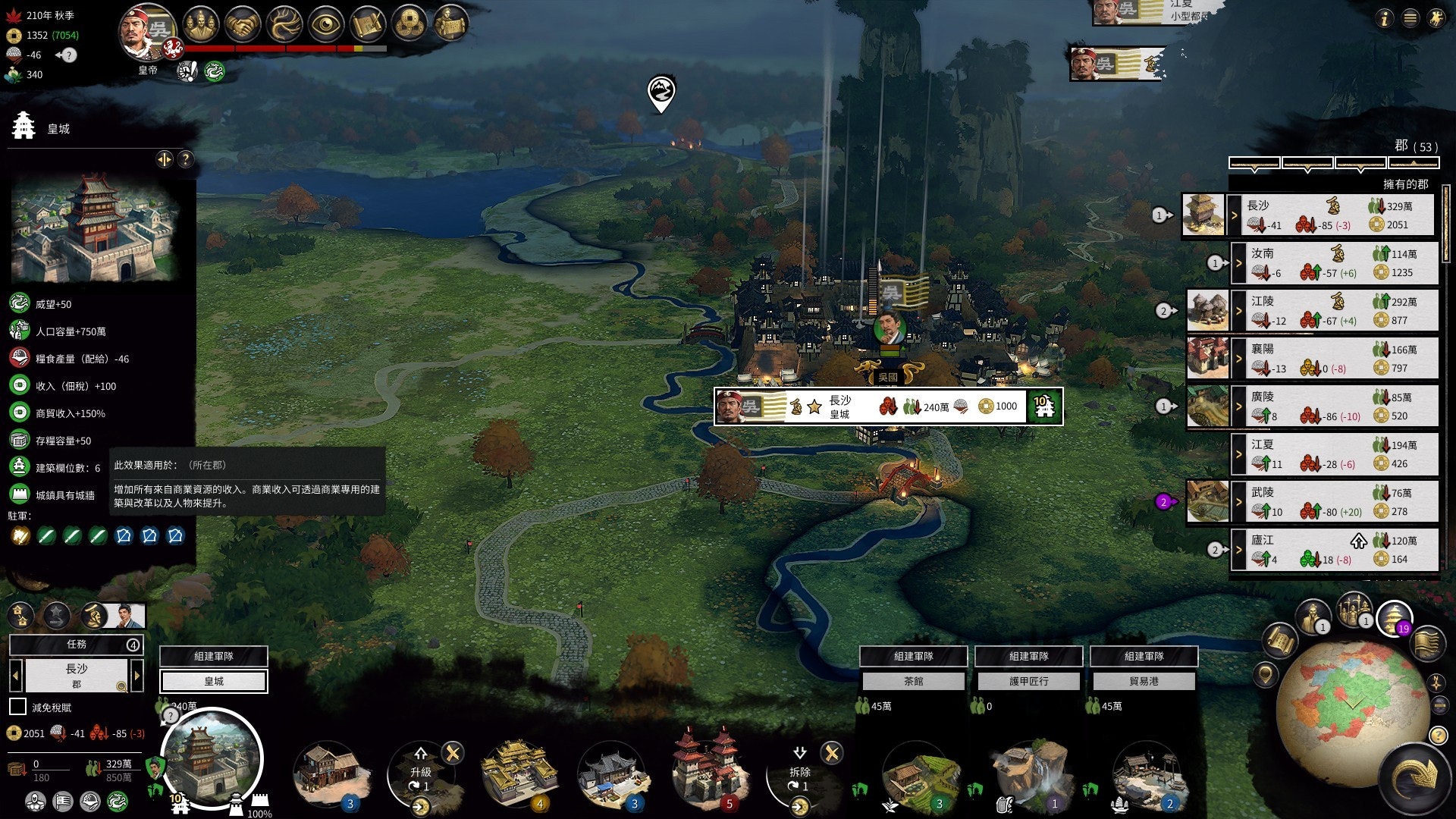
Task: Open 襄陽 commandery from the list
Action: point(1335,359)
